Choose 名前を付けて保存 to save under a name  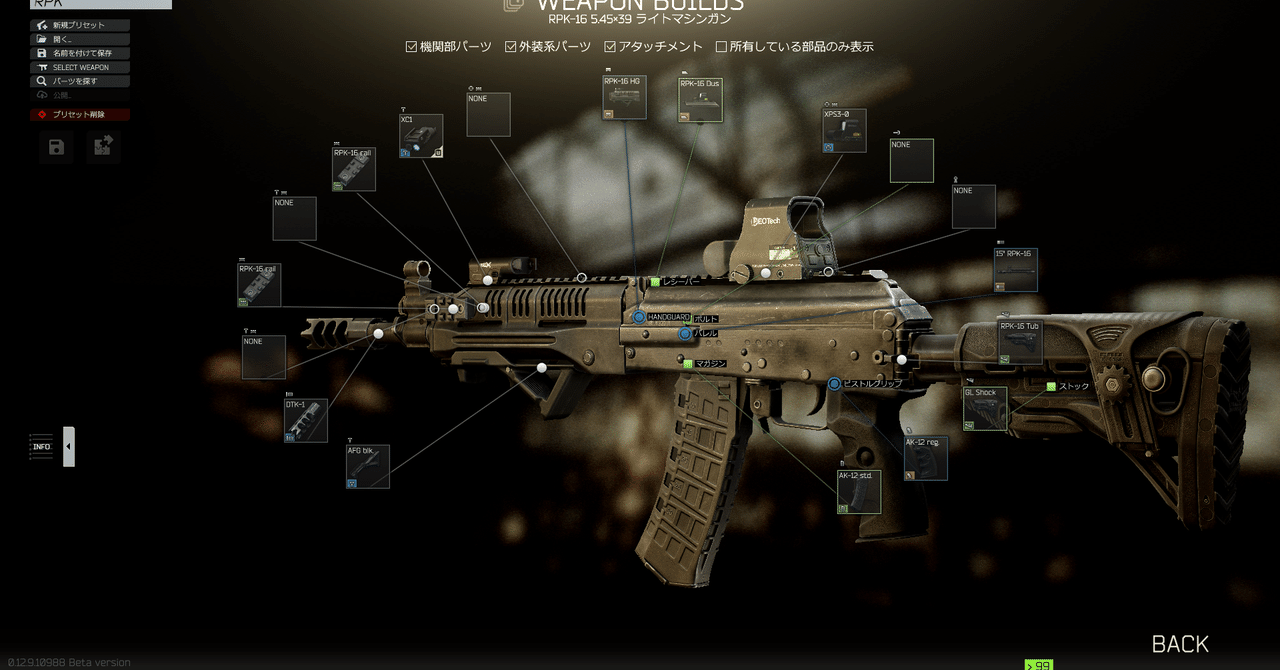pyautogui.click(x=80, y=53)
